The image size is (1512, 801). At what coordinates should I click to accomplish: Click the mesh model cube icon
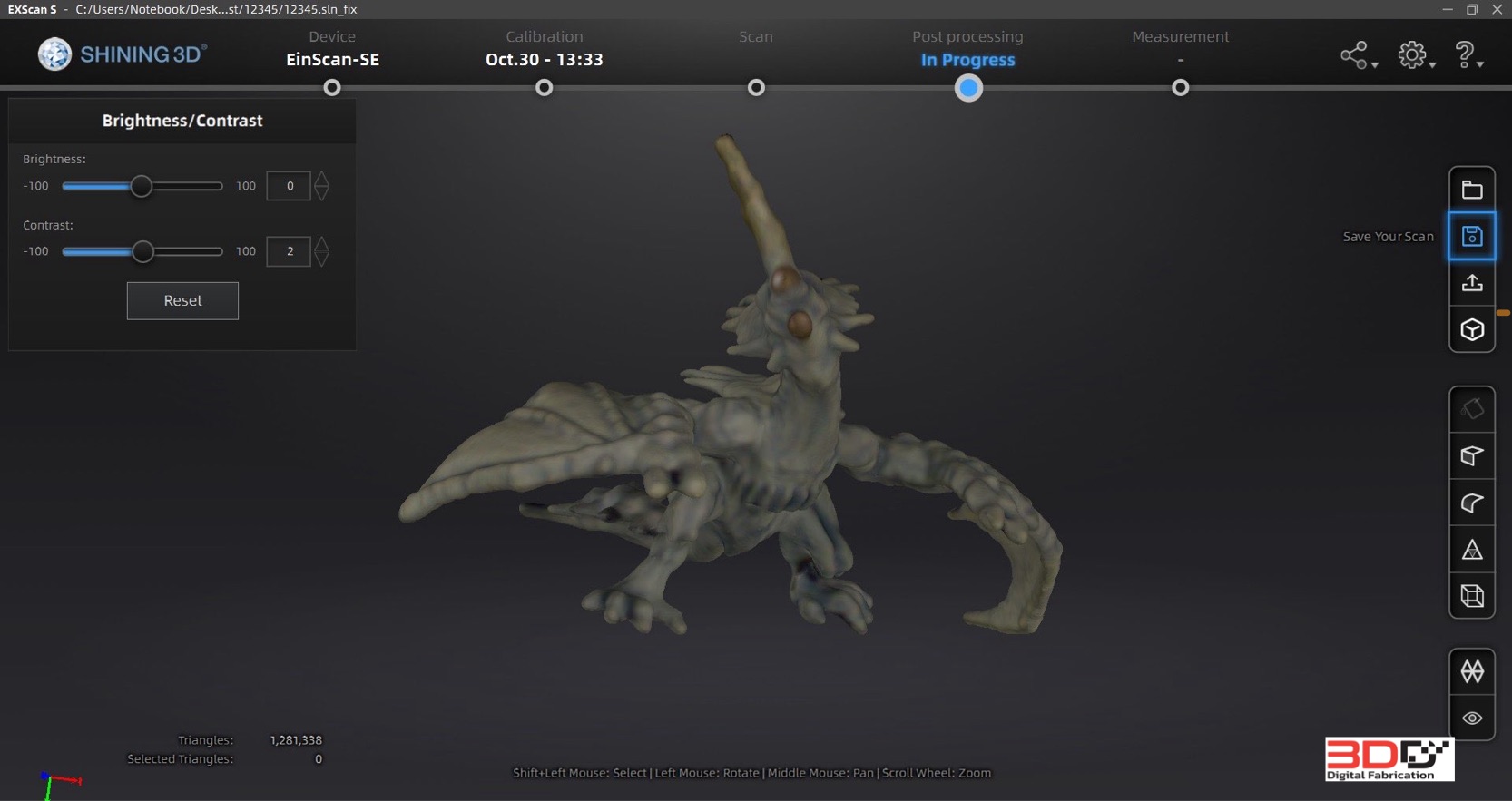pos(1472,328)
